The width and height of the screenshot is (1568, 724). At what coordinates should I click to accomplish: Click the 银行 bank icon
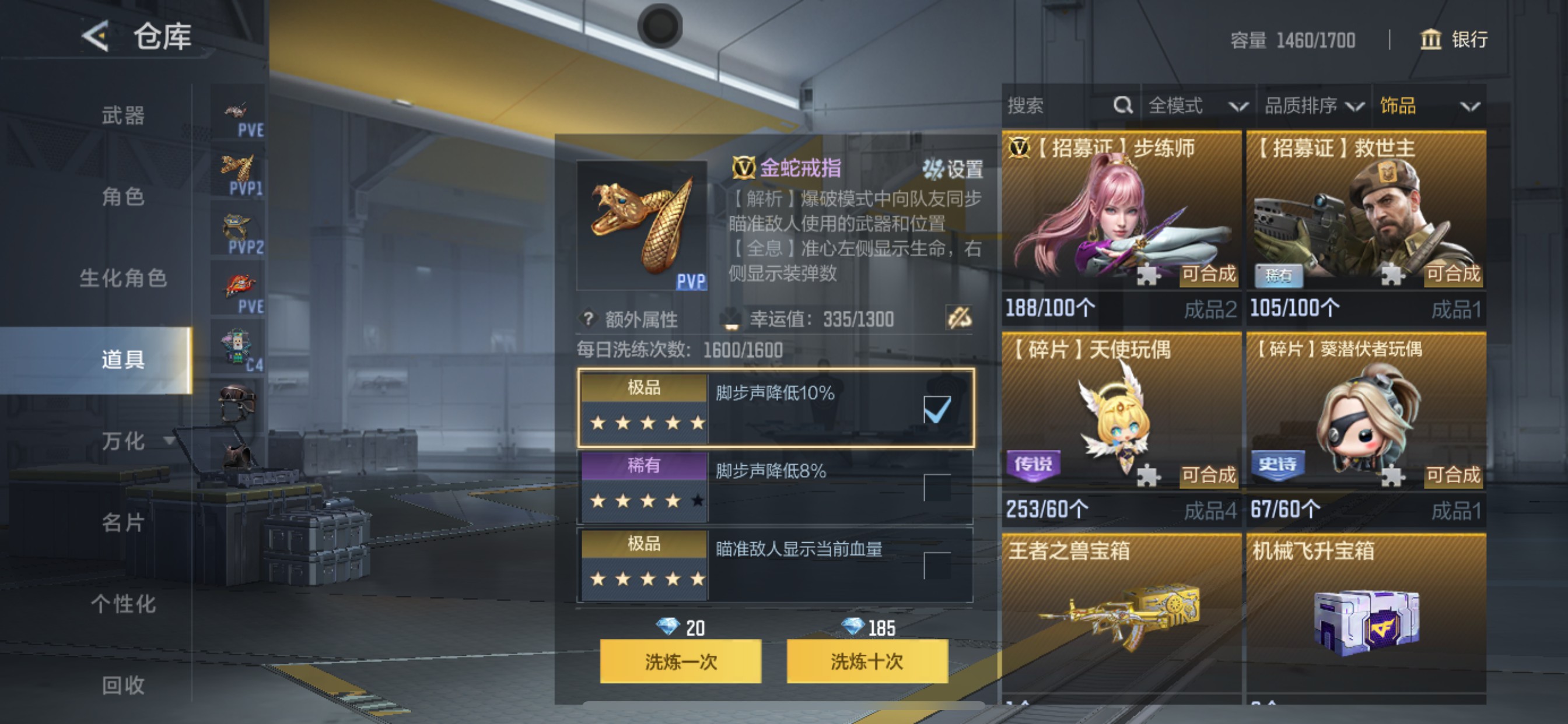pyautogui.click(x=1431, y=40)
